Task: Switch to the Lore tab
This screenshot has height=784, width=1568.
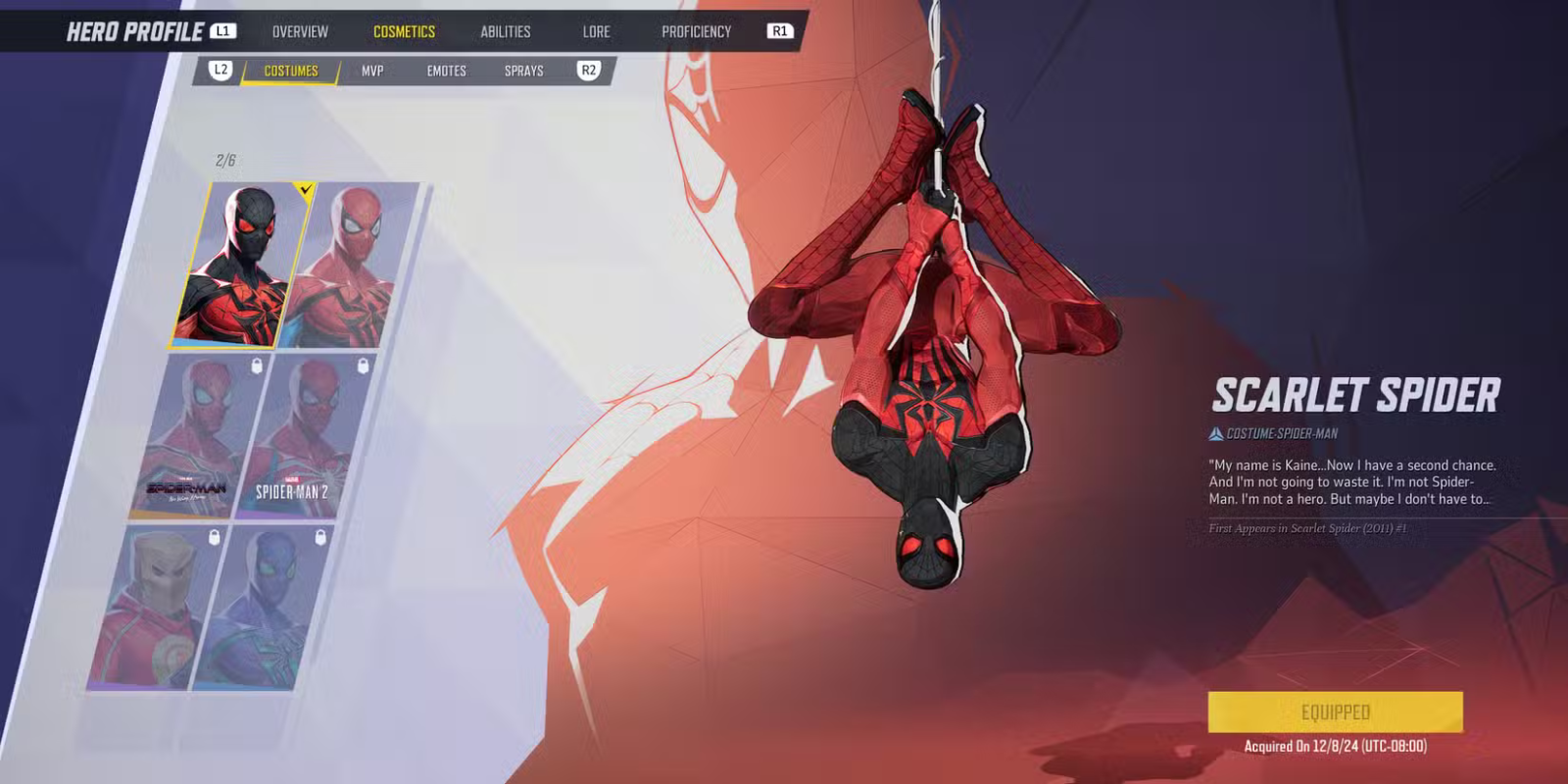Action: [595, 30]
